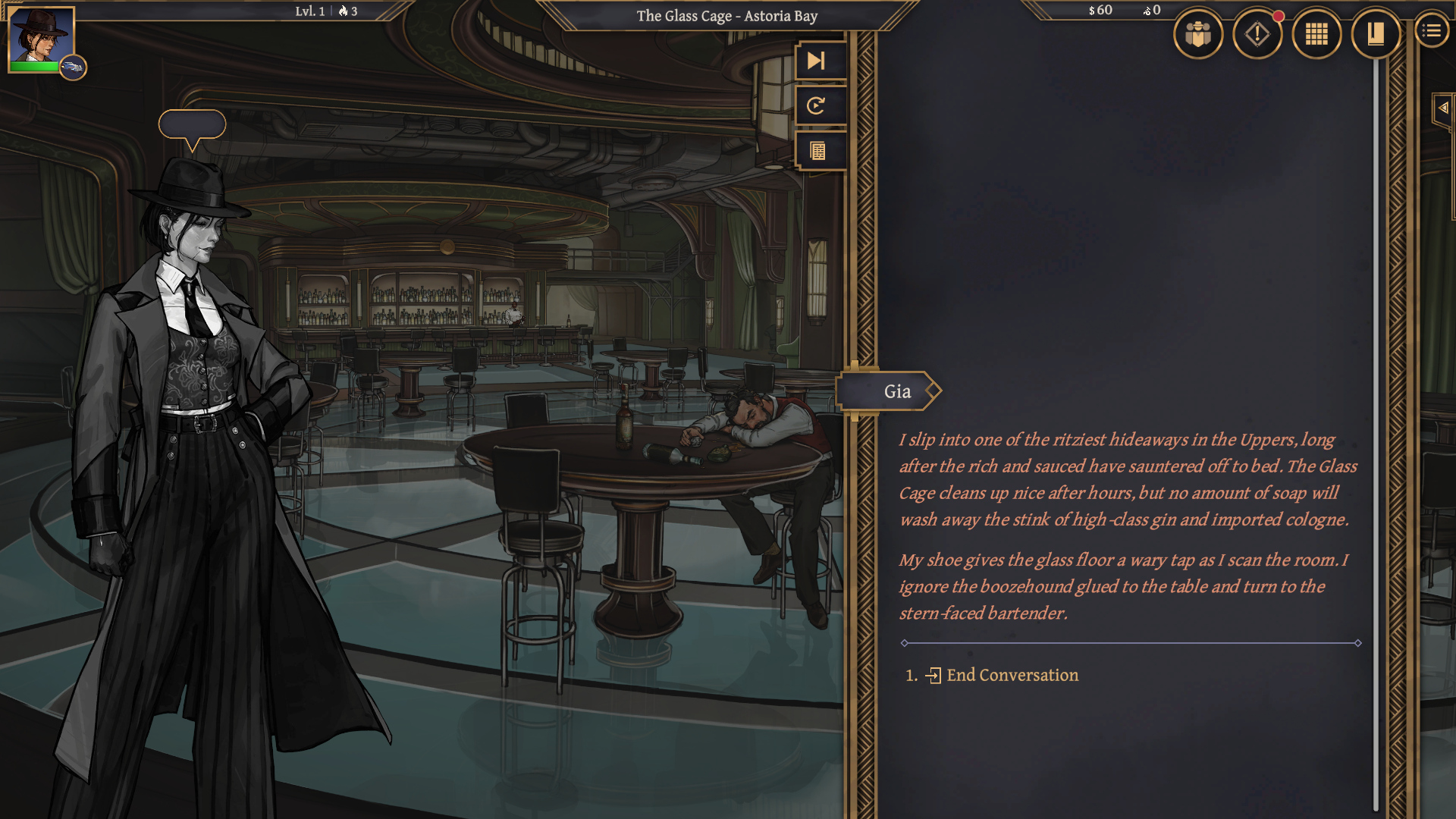Expand the side panel with the arrow tab
This screenshot has width=1456, height=819.
coord(1442,108)
